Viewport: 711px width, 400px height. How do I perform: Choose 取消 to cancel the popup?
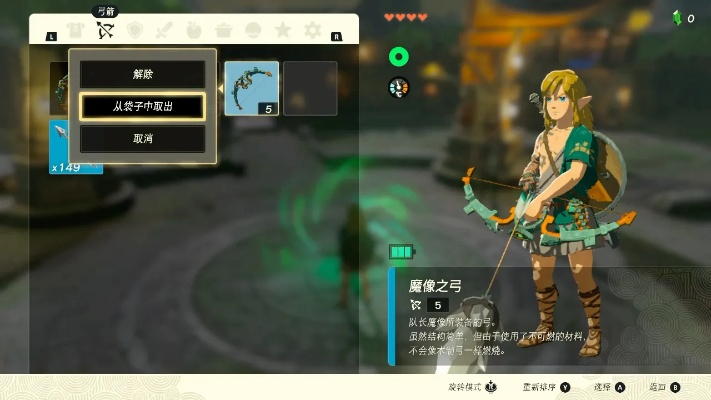[142, 138]
